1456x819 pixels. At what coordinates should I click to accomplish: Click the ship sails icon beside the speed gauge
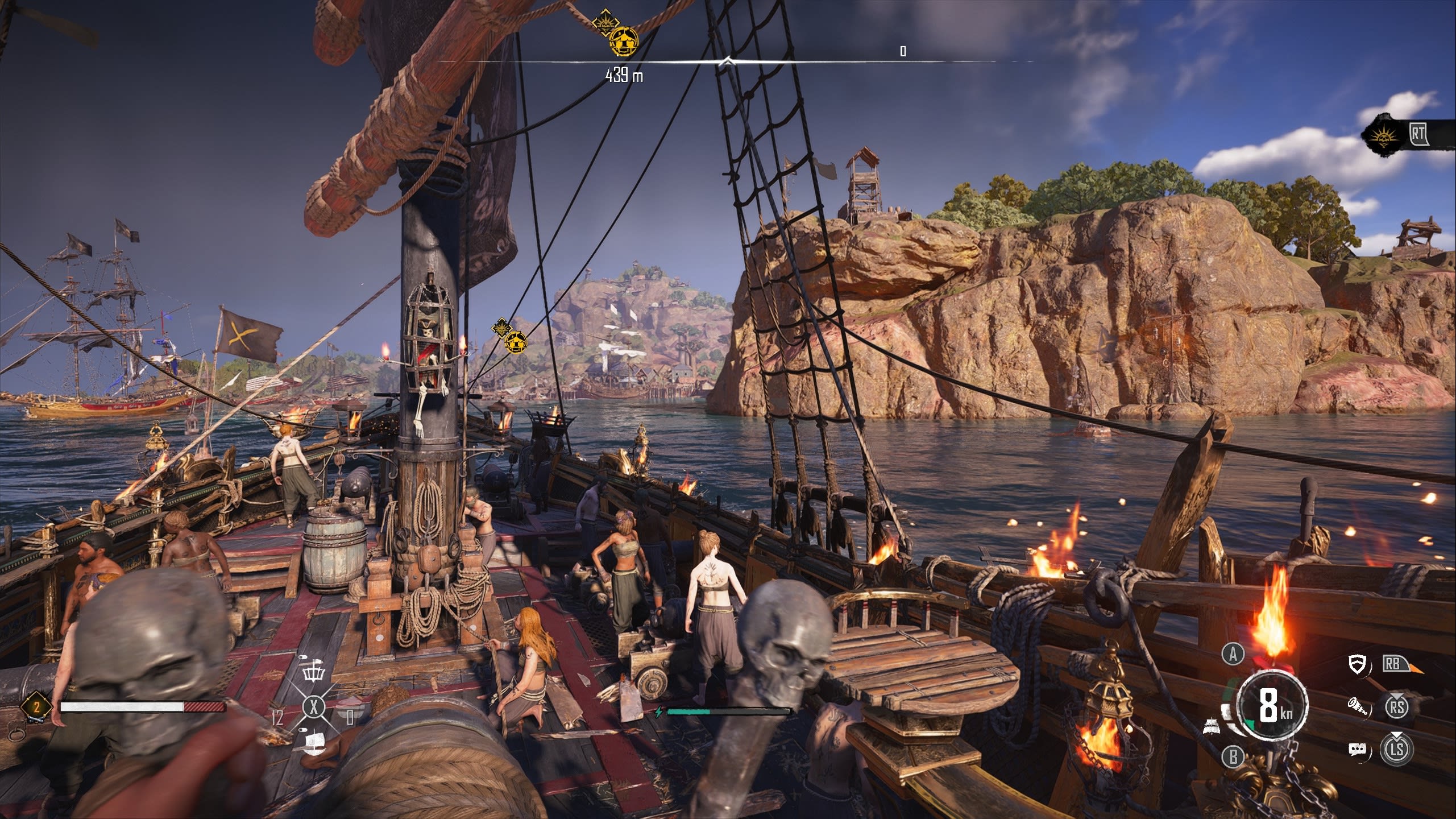pos(1210,725)
